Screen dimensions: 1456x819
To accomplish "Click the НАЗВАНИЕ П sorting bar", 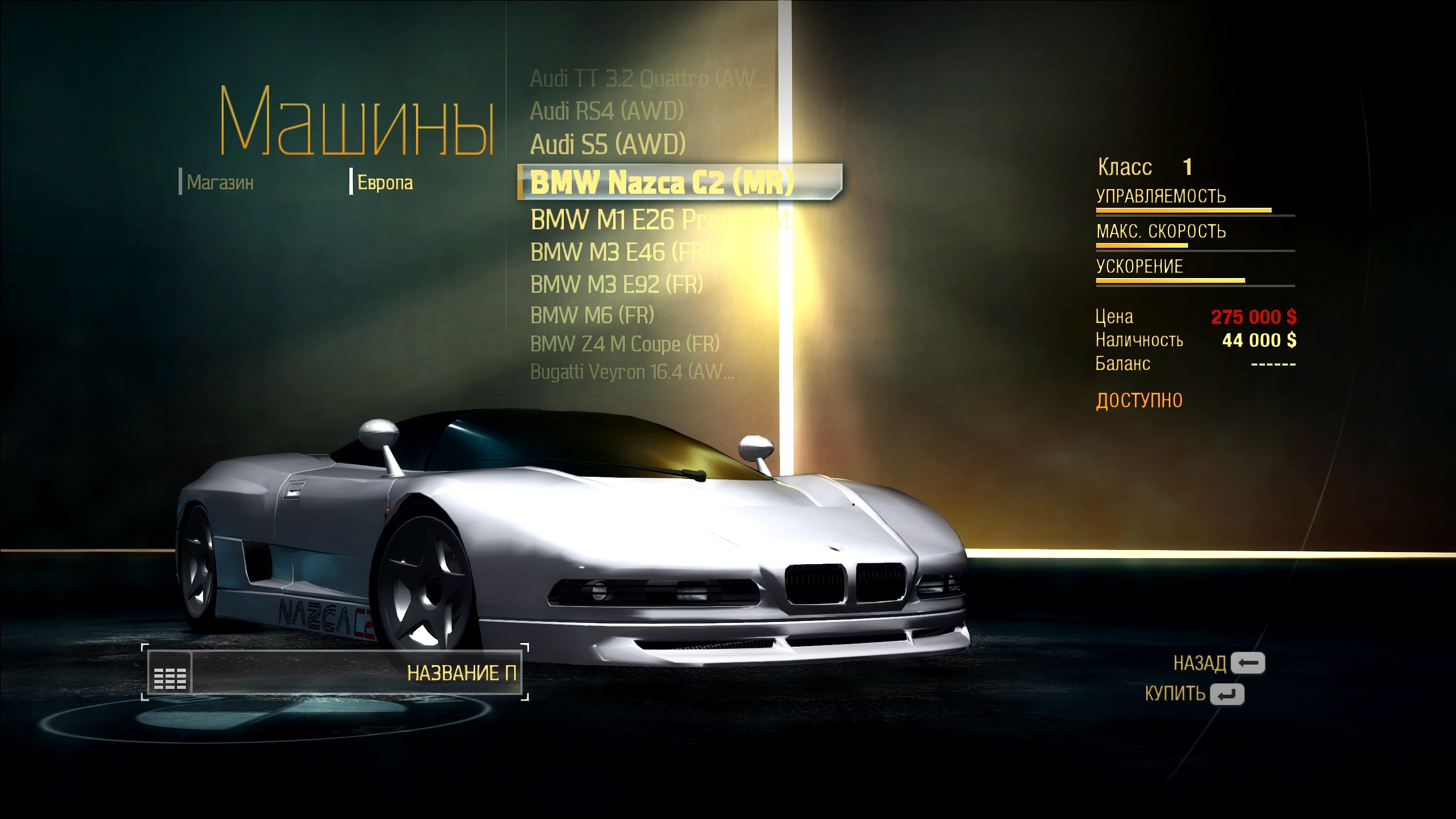I will [356, 672].
